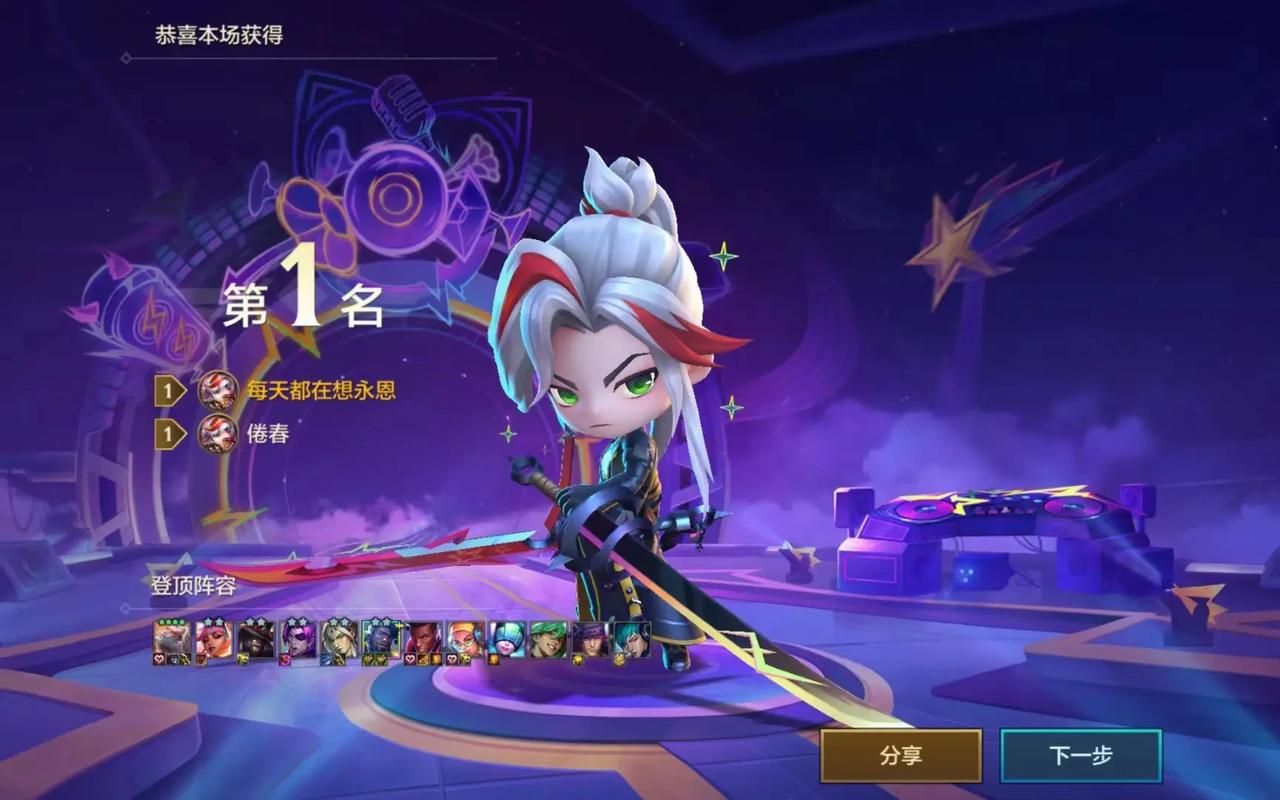
Task: Pick the dark wide-brimmed hat champion portrait
Action: 255,639
